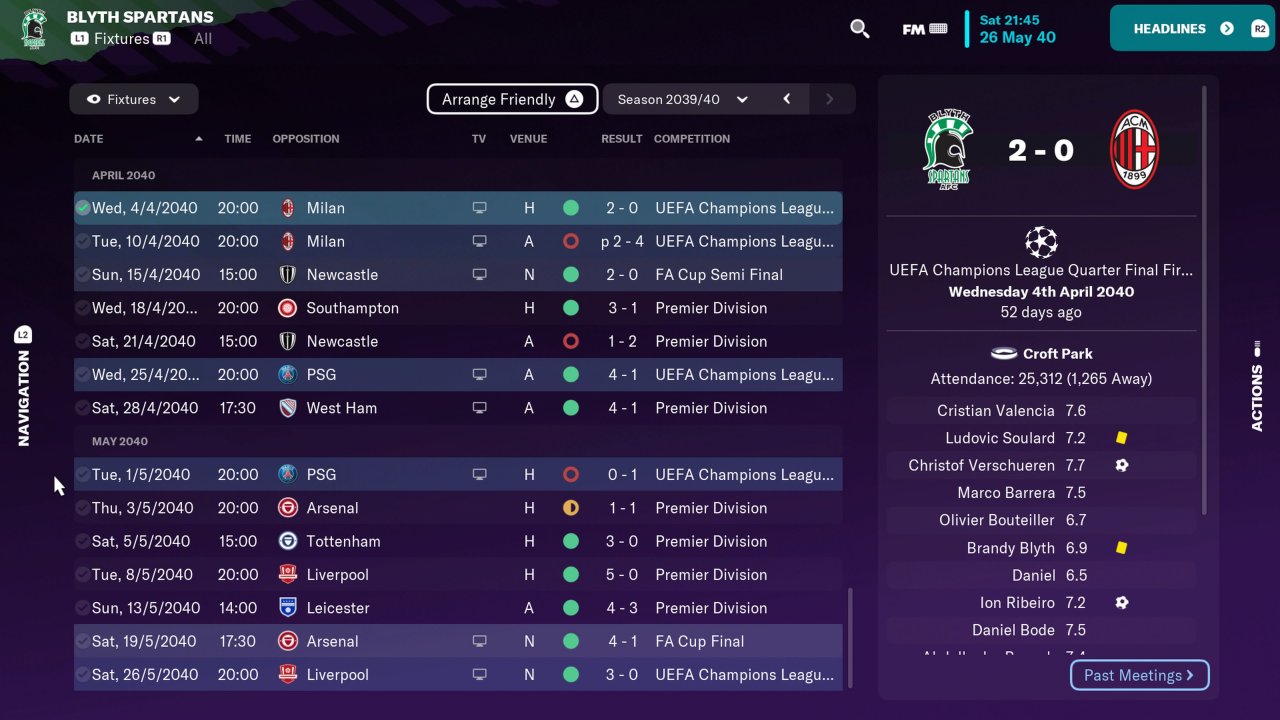Sort fixtures by the Date column
Screen dimensions: 1280x720
coord(89,139)
